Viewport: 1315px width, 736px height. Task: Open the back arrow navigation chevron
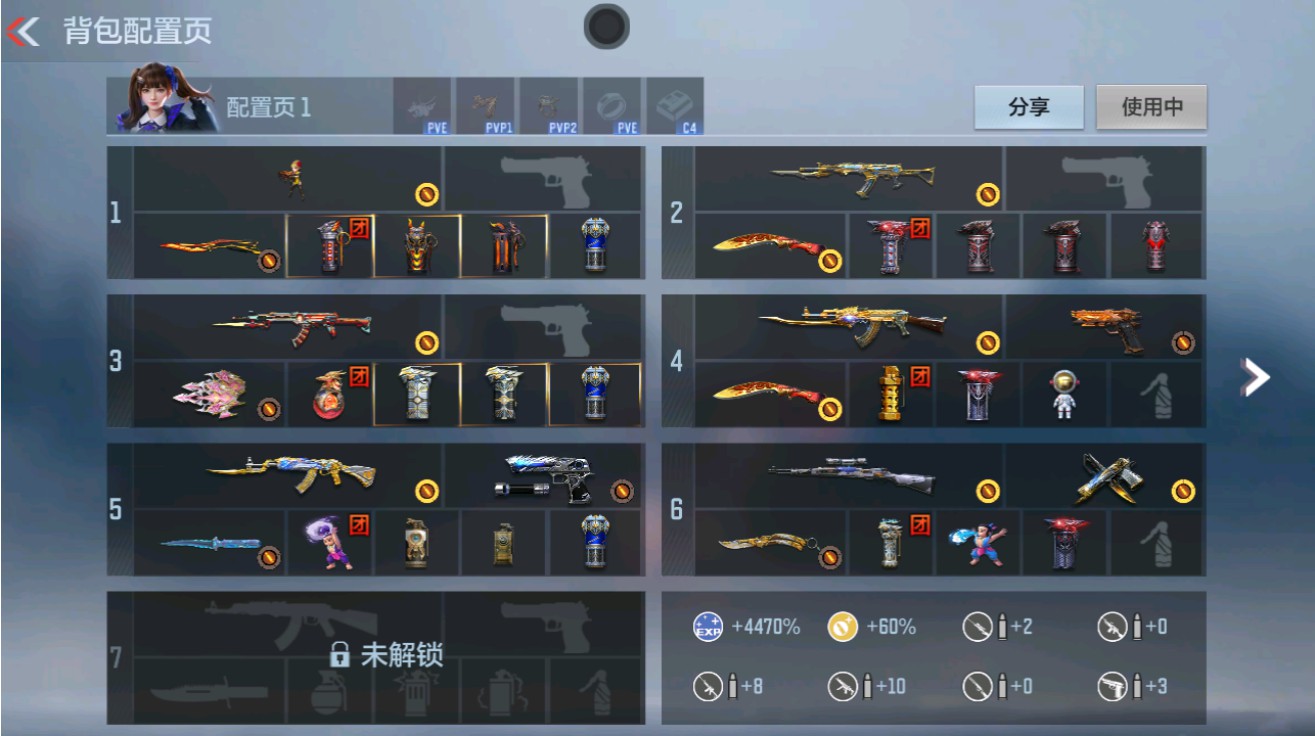(25, 30)
